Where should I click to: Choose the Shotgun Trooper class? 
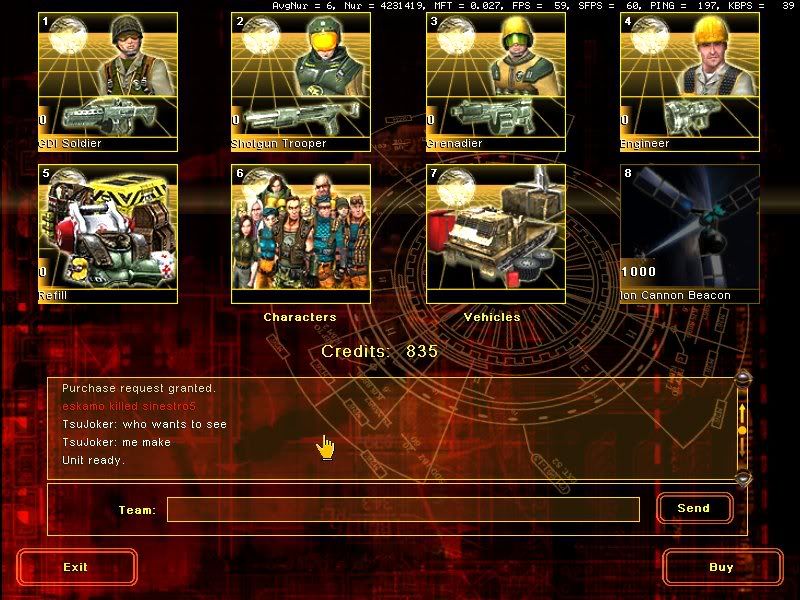coord(301,81)
